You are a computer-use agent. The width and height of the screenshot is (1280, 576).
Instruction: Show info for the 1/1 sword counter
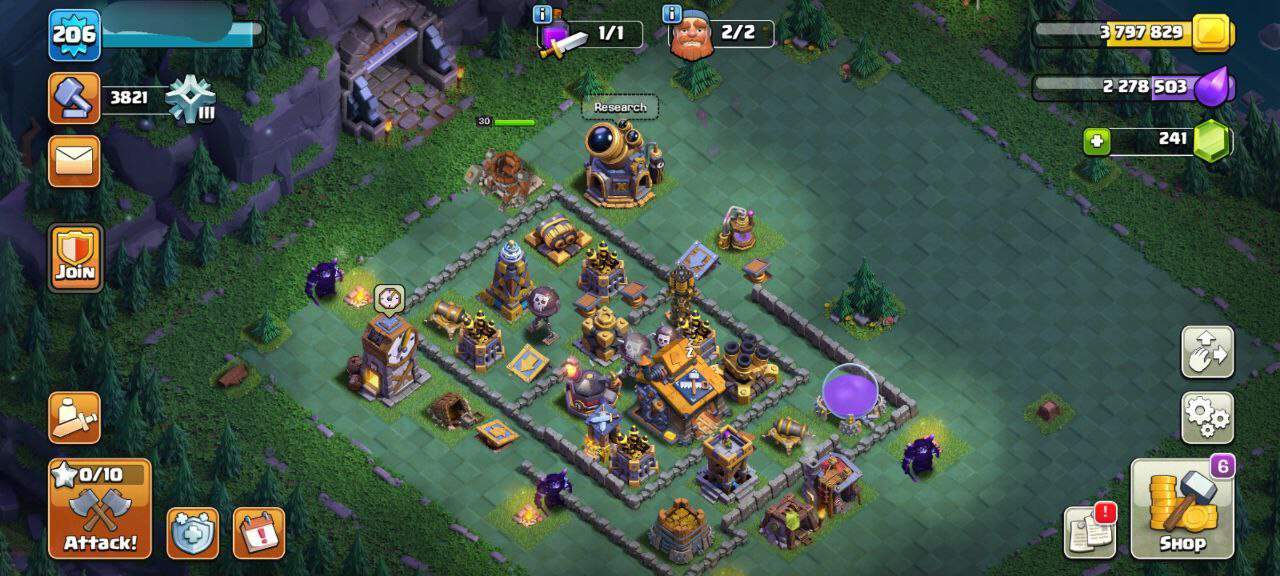(543, 14)
